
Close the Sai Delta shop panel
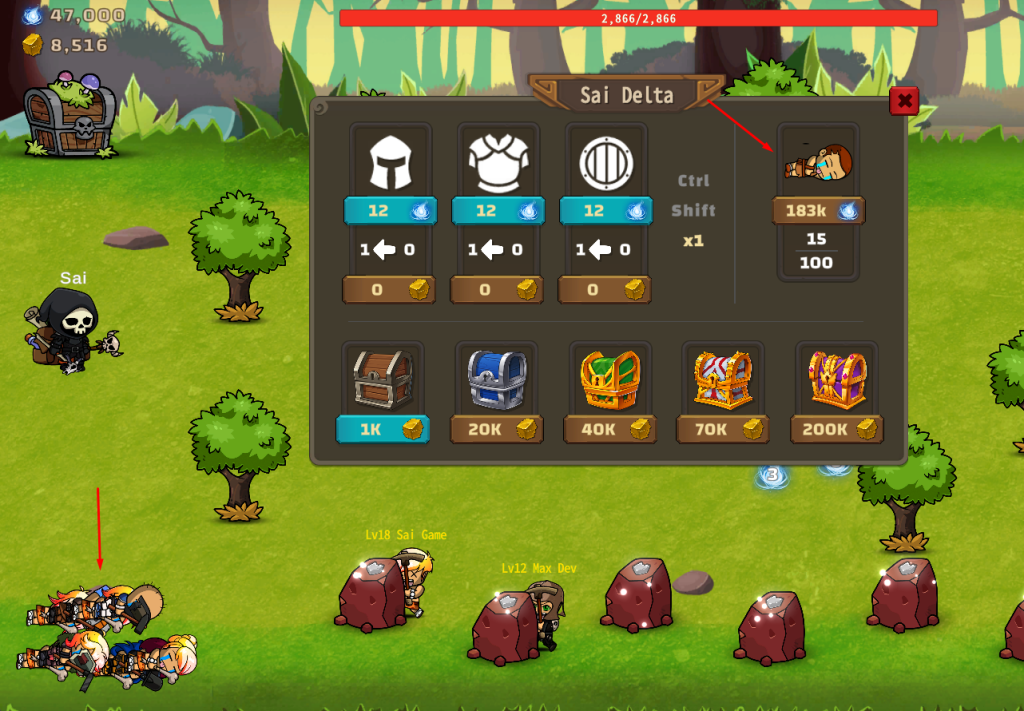pos(904,101)
